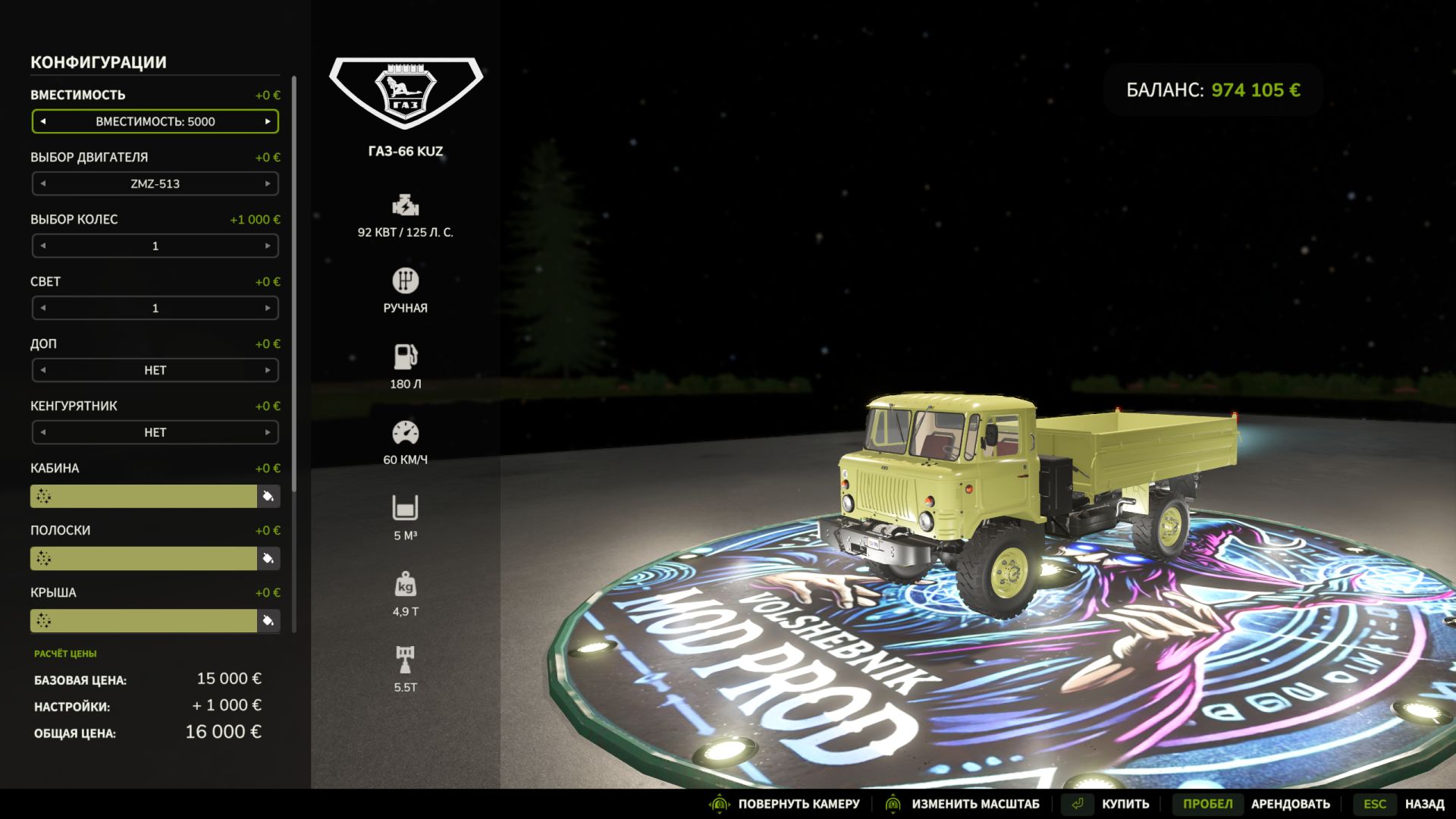
Task: Click the paint bucket icon for Кабина
Action: point(268,496)
